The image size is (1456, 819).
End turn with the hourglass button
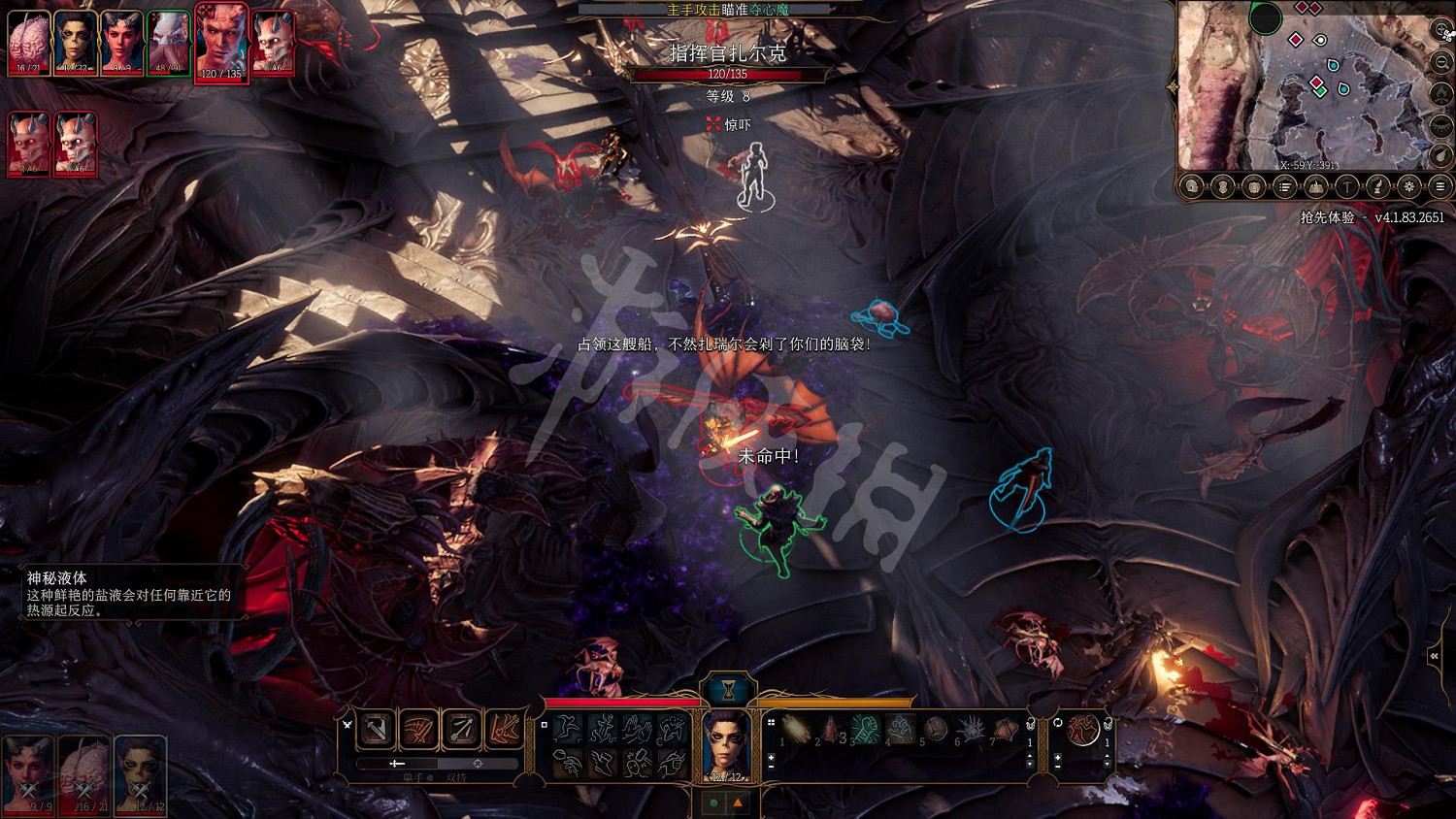[728, 690]
